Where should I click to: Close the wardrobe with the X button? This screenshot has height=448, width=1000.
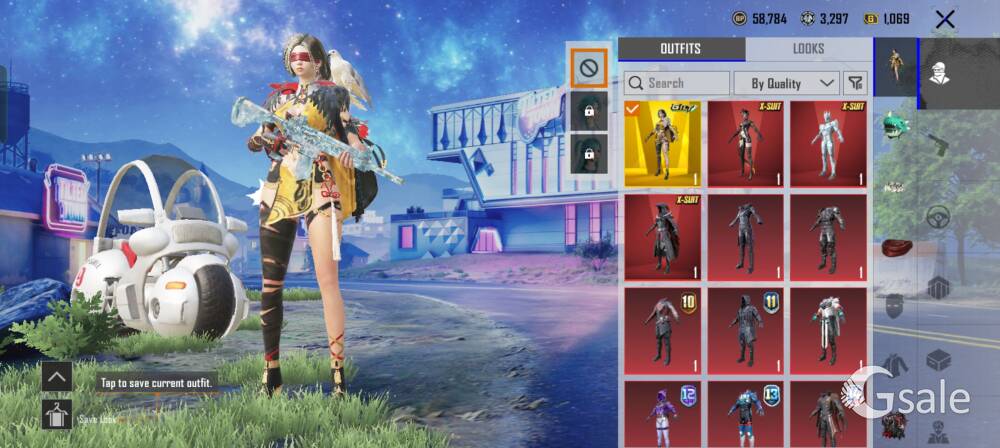click(x=944, y=19)
